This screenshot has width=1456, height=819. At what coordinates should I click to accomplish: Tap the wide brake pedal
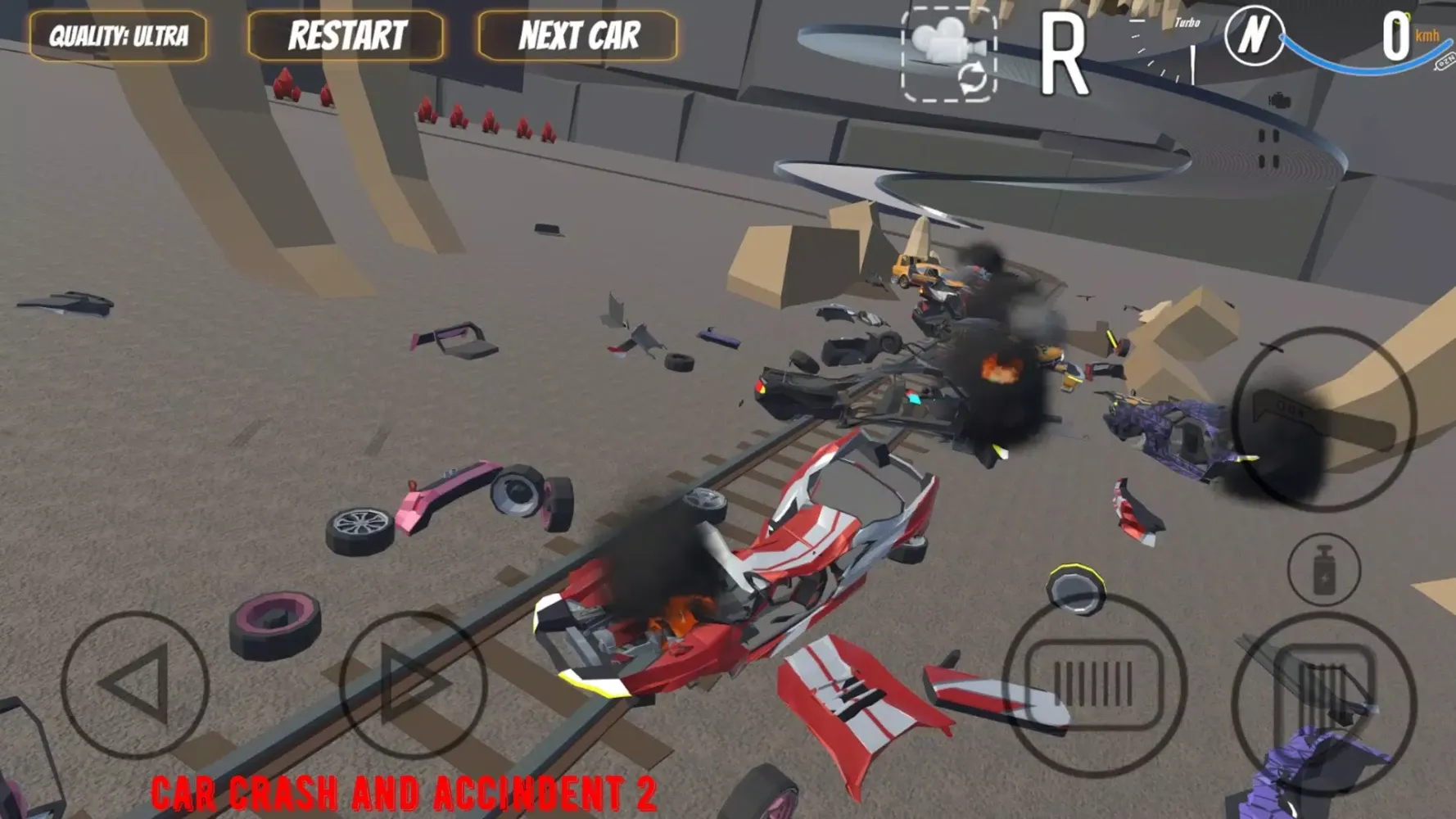(x=1095, y=685)
